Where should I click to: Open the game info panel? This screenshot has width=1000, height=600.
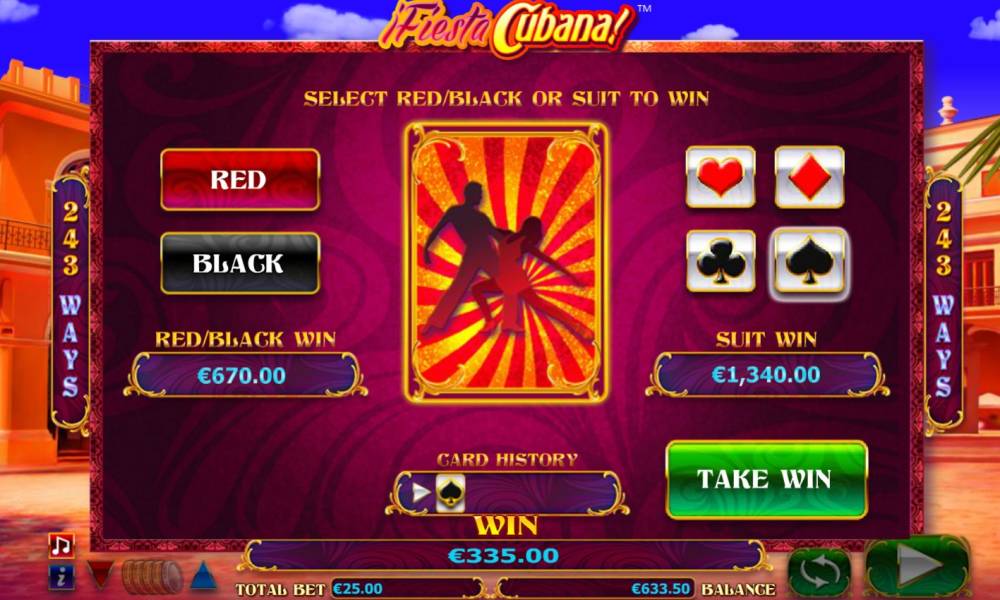[61, 576]
